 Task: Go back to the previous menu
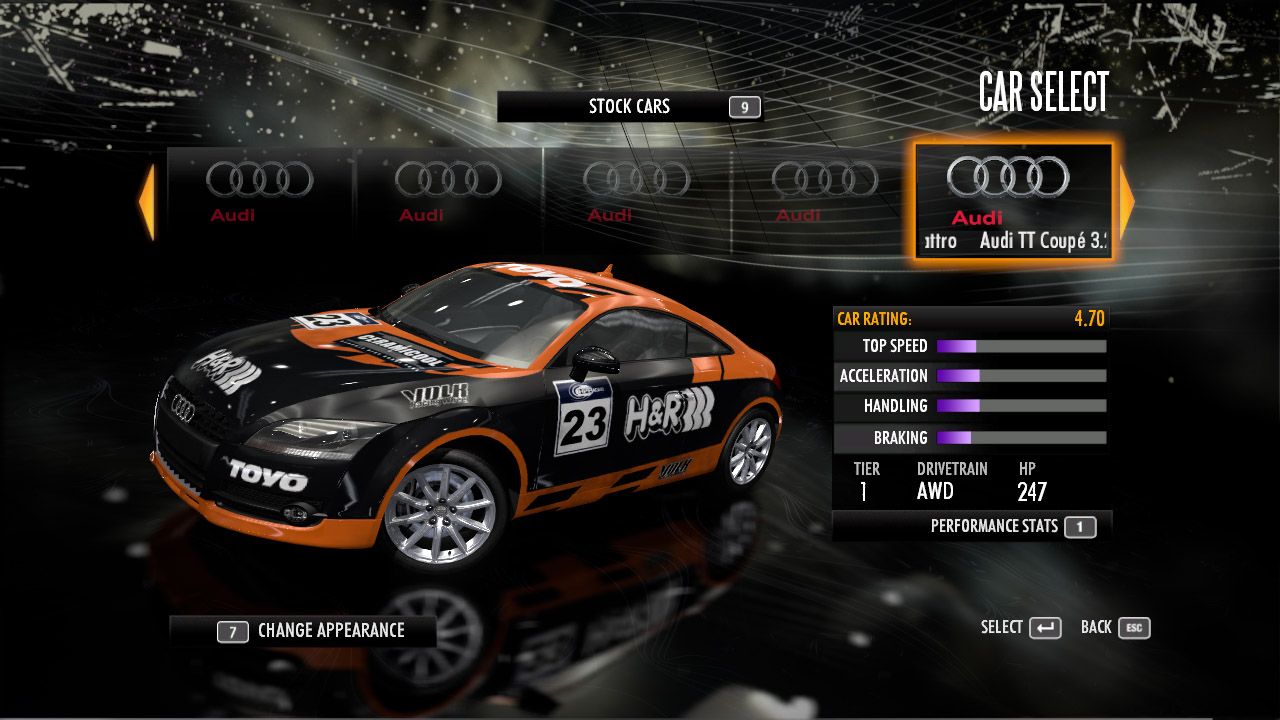tap(1115, 628)
